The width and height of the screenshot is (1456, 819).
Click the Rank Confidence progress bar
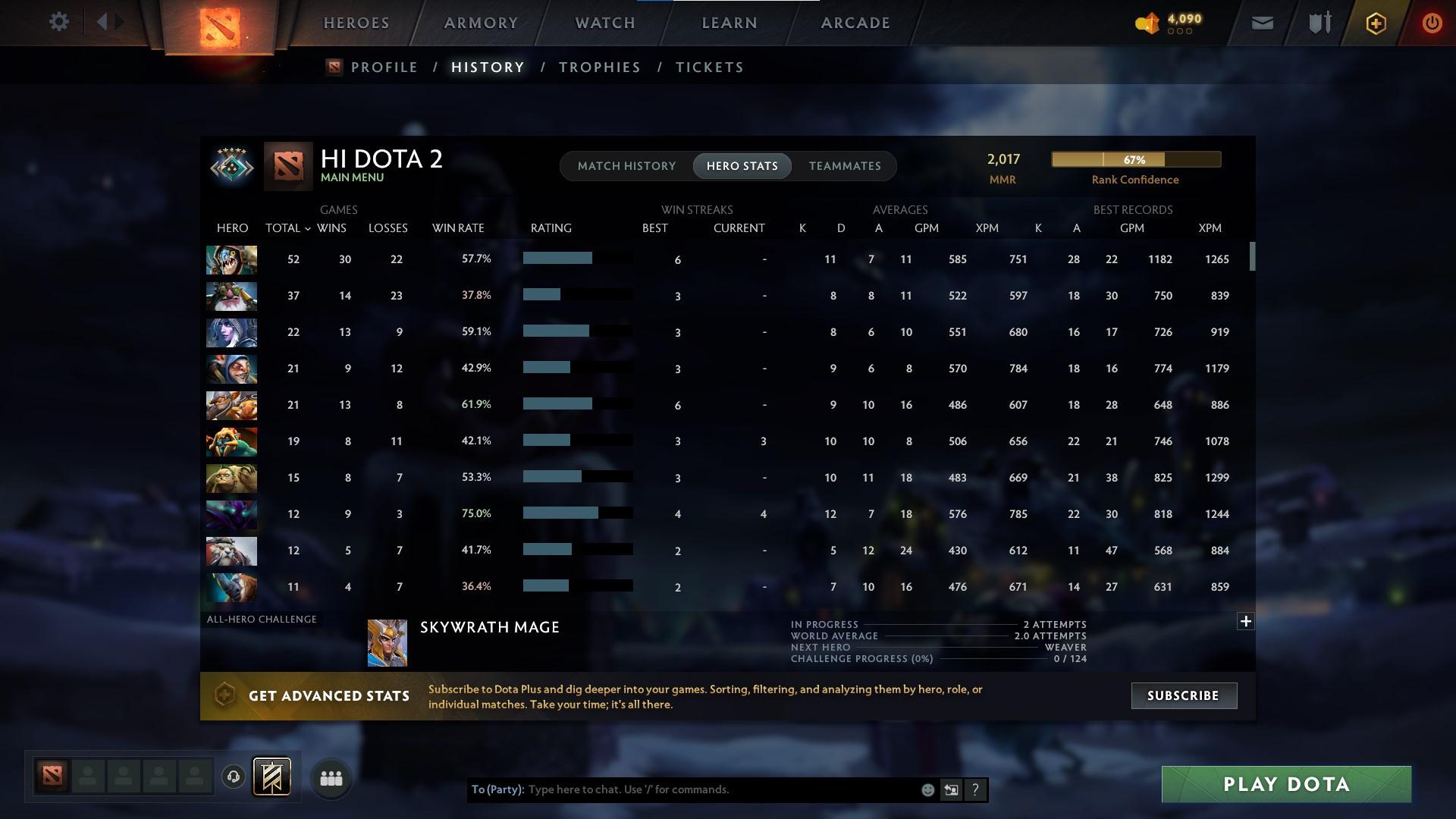pyautogui.click(x=1134, y=159)
